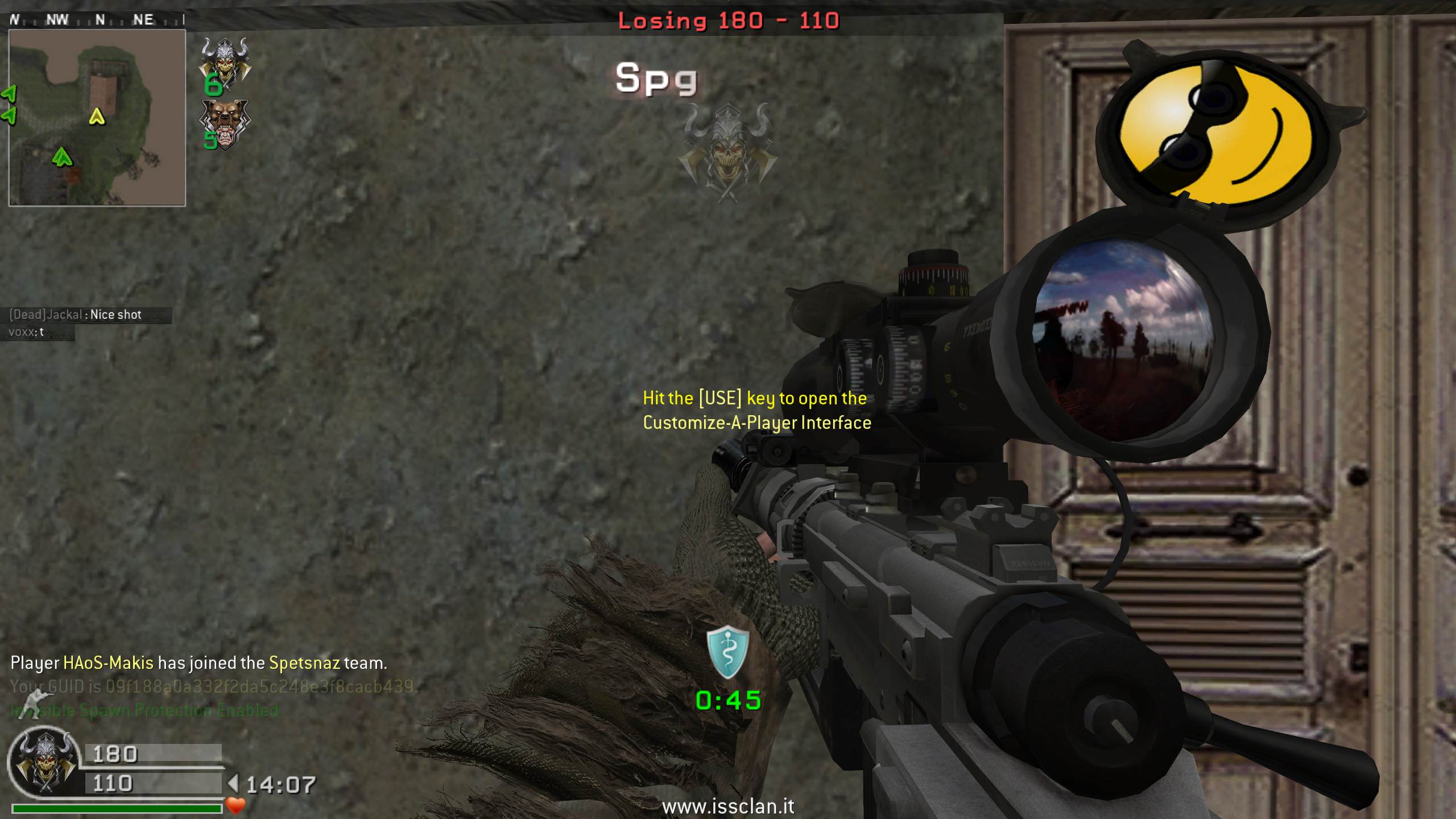Open the www.issclan.it link
This screenshot has width=1456, height=819.
pyautogui.click(x=728, y=806)
